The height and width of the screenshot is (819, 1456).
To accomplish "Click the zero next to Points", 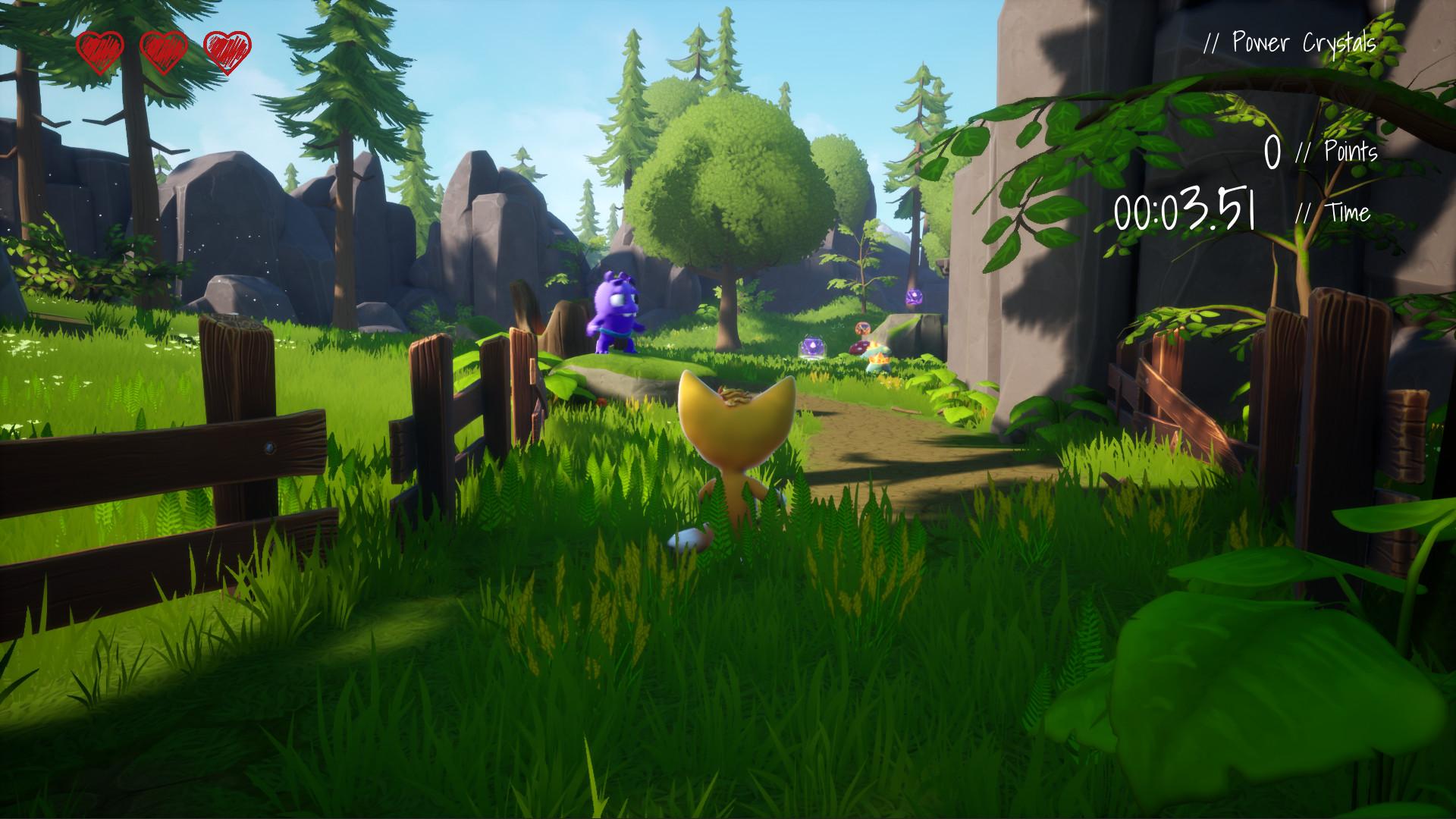I will click(1274, 152).
